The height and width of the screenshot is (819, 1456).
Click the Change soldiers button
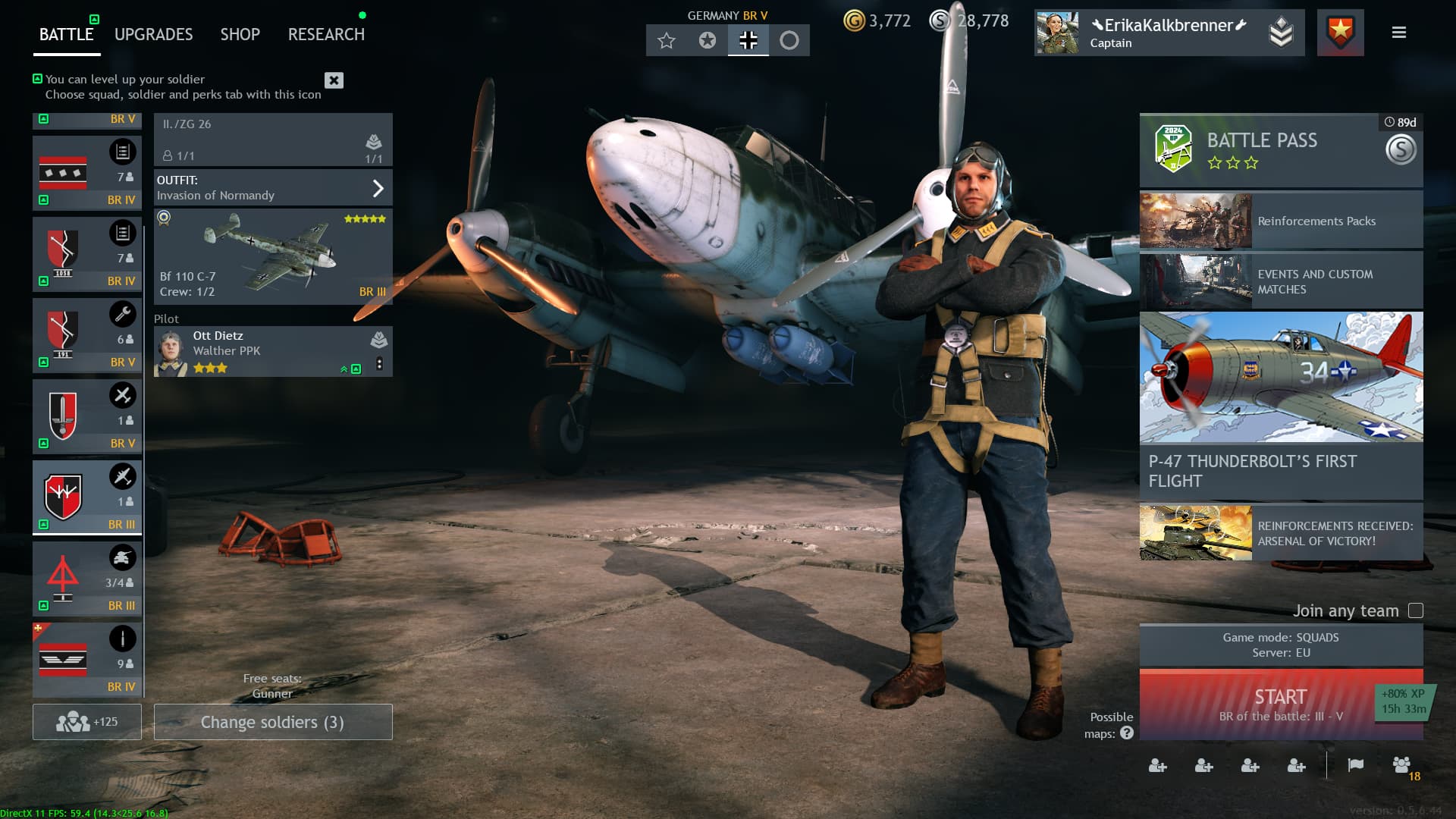click(x=273, y=722)
